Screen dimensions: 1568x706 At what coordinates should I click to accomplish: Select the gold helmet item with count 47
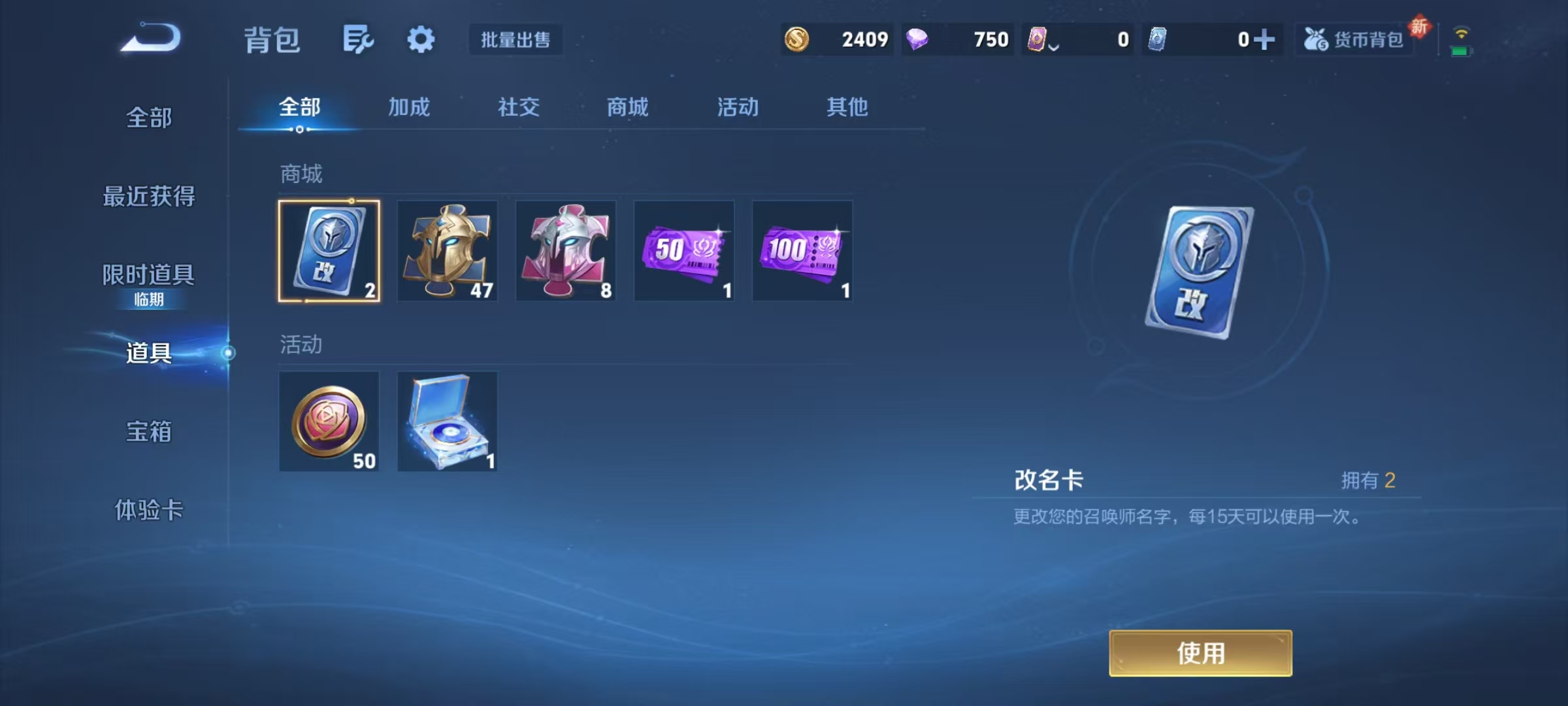448,250
